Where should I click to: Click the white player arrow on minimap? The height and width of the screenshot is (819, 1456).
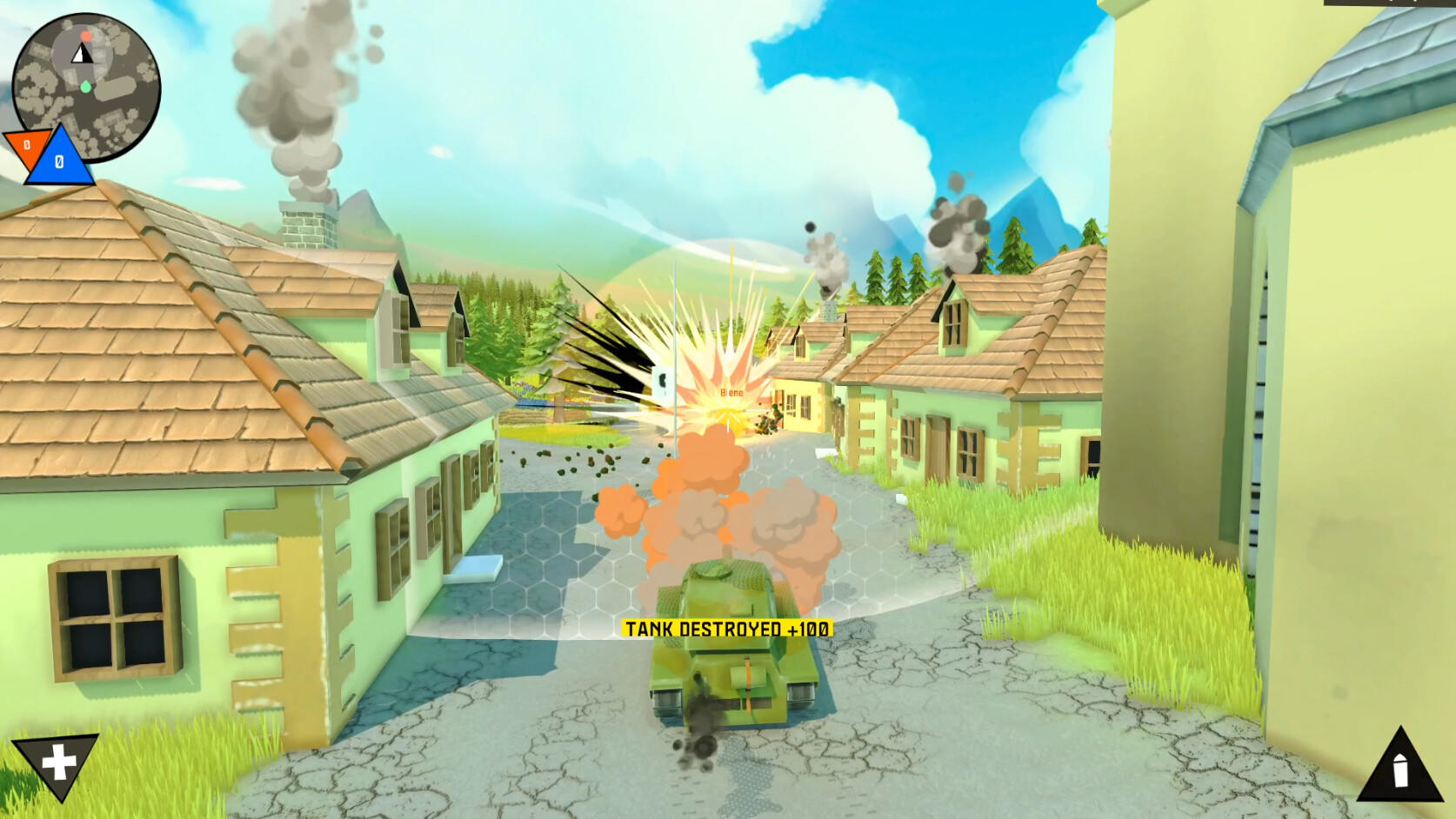81,54
